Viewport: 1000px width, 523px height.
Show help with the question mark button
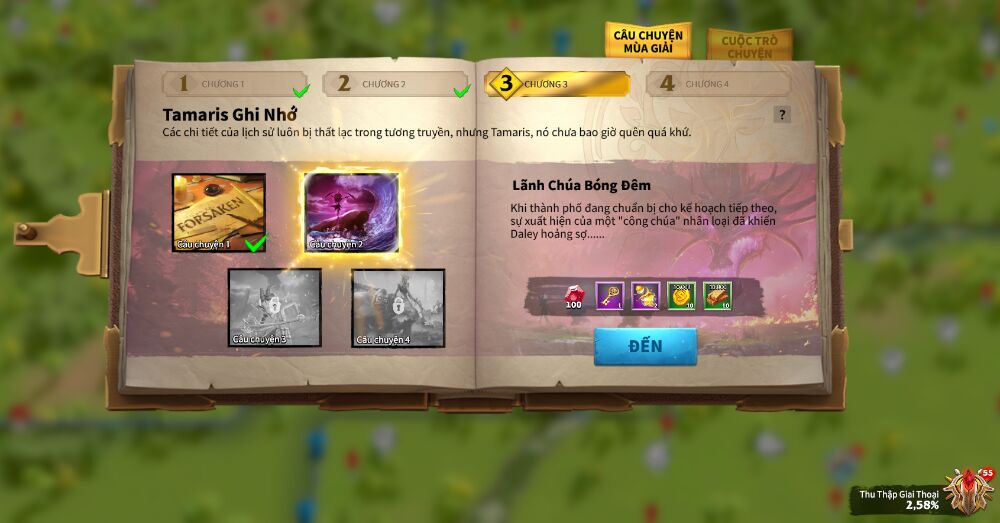click(782, 114)
